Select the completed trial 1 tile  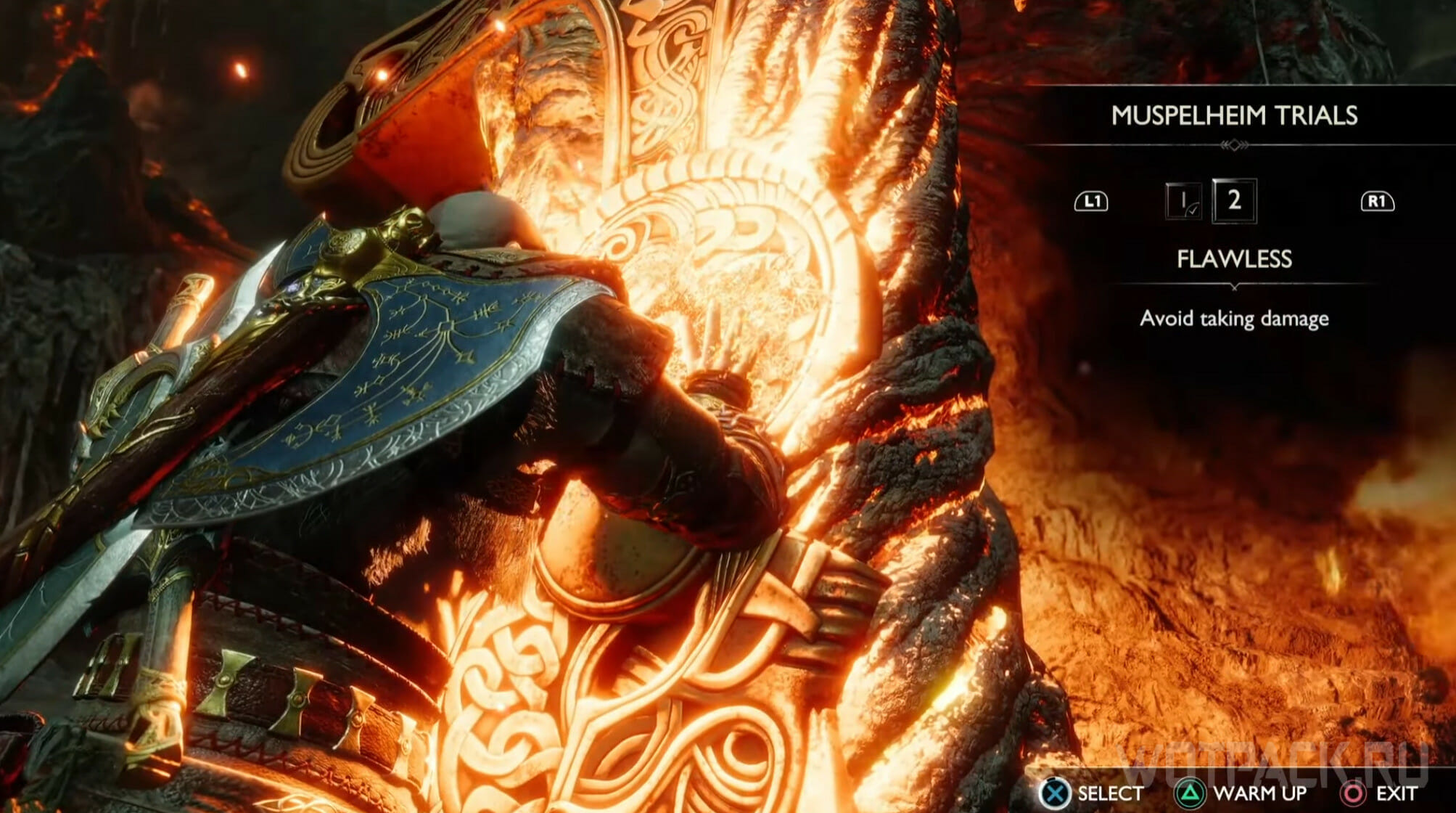point(1183,201)
